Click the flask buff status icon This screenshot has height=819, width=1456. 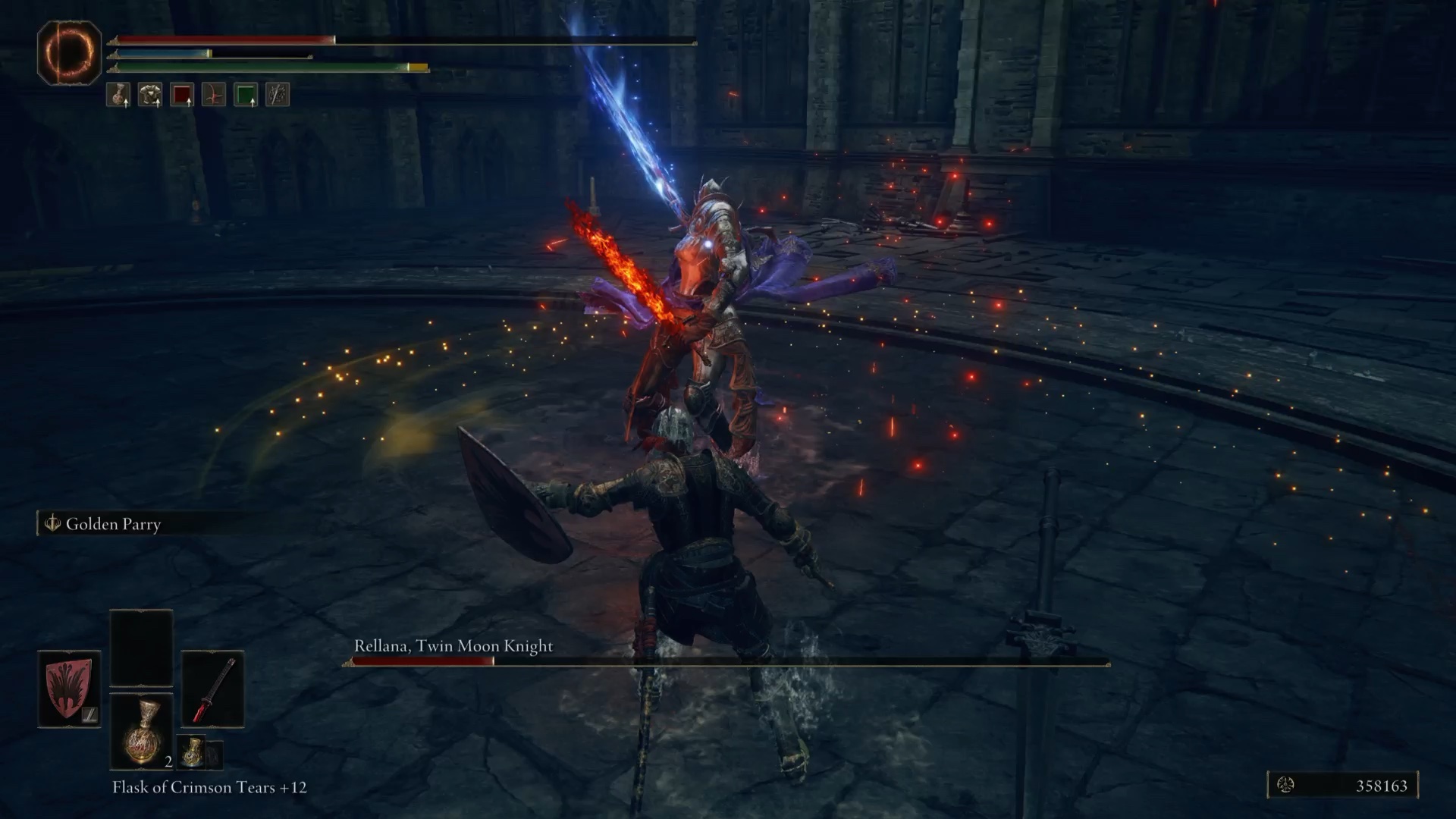click(x=118, y=95)
